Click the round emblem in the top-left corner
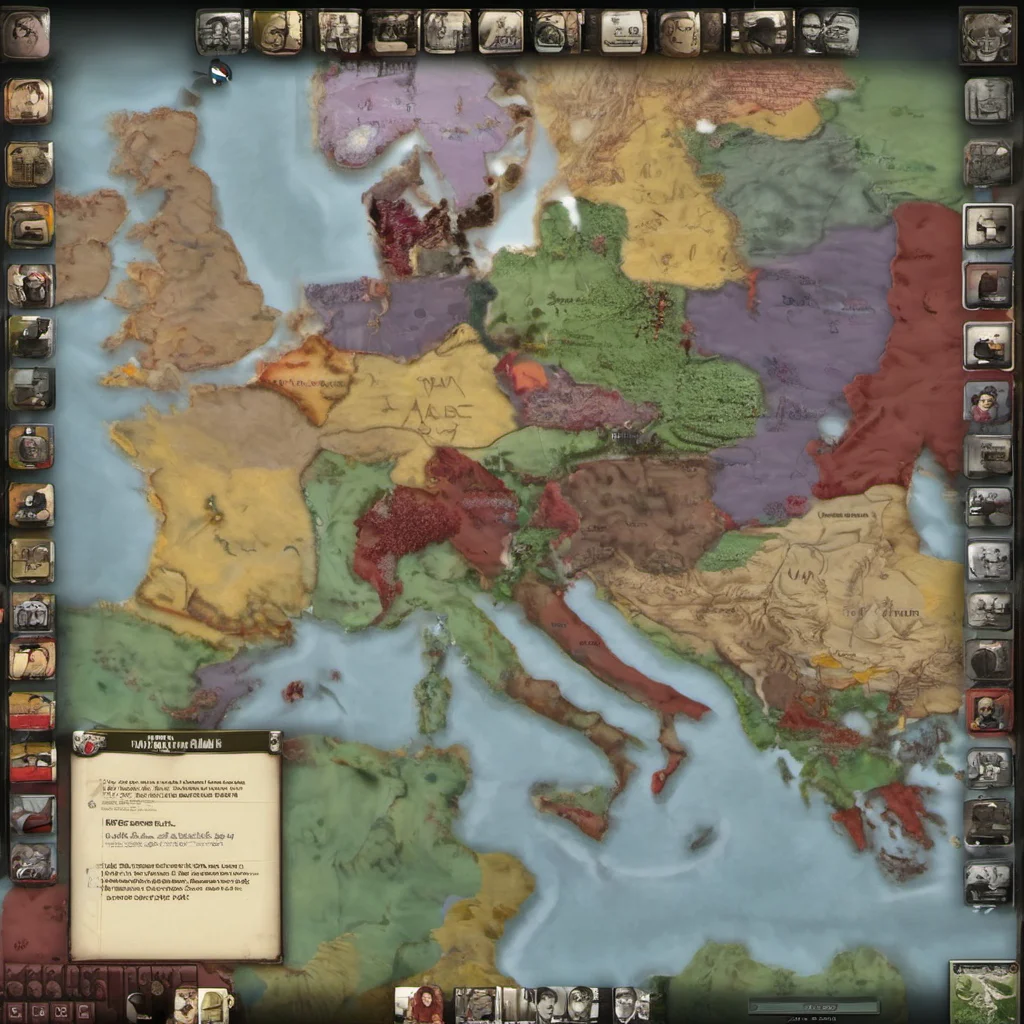 point(25,33)
